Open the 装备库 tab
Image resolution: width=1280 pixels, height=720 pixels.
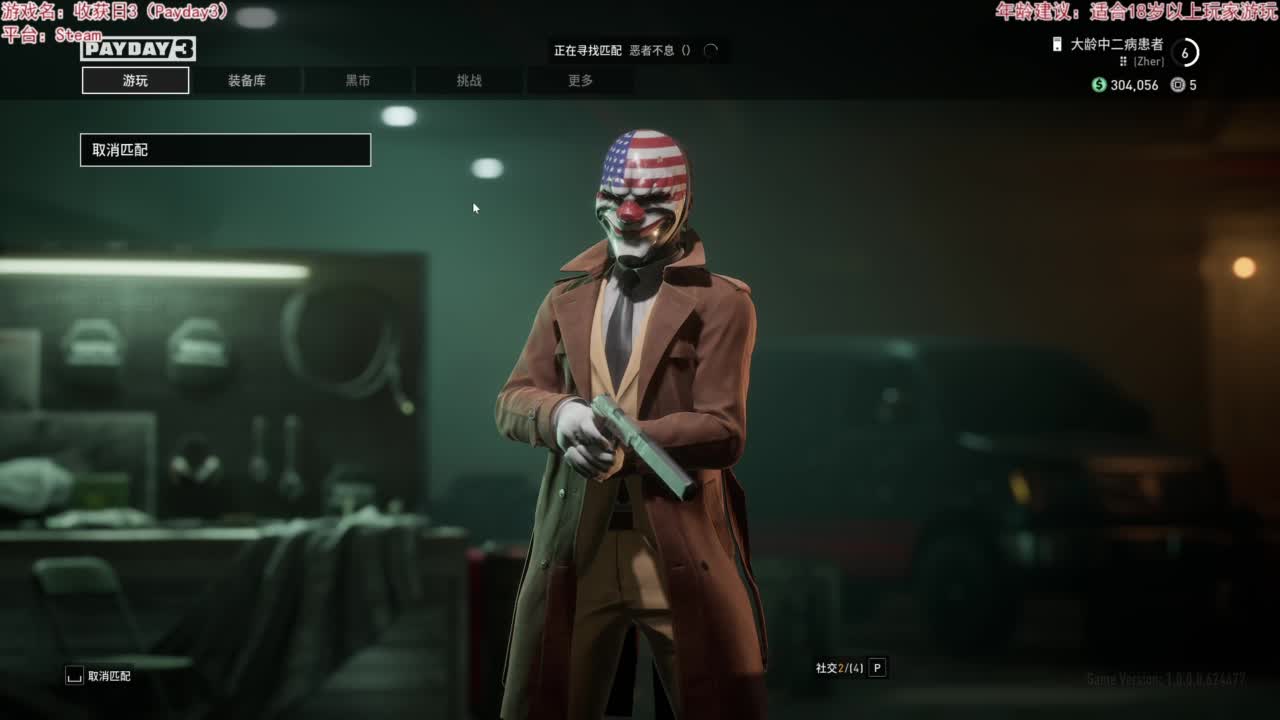[247, 81]
